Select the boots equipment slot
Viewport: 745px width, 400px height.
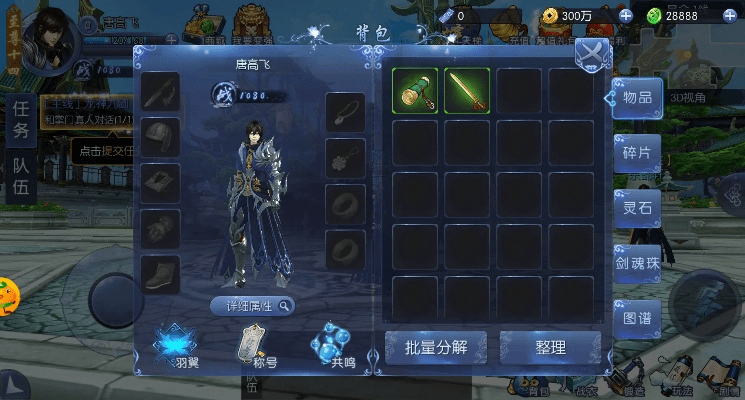click(x=160, y=273)
